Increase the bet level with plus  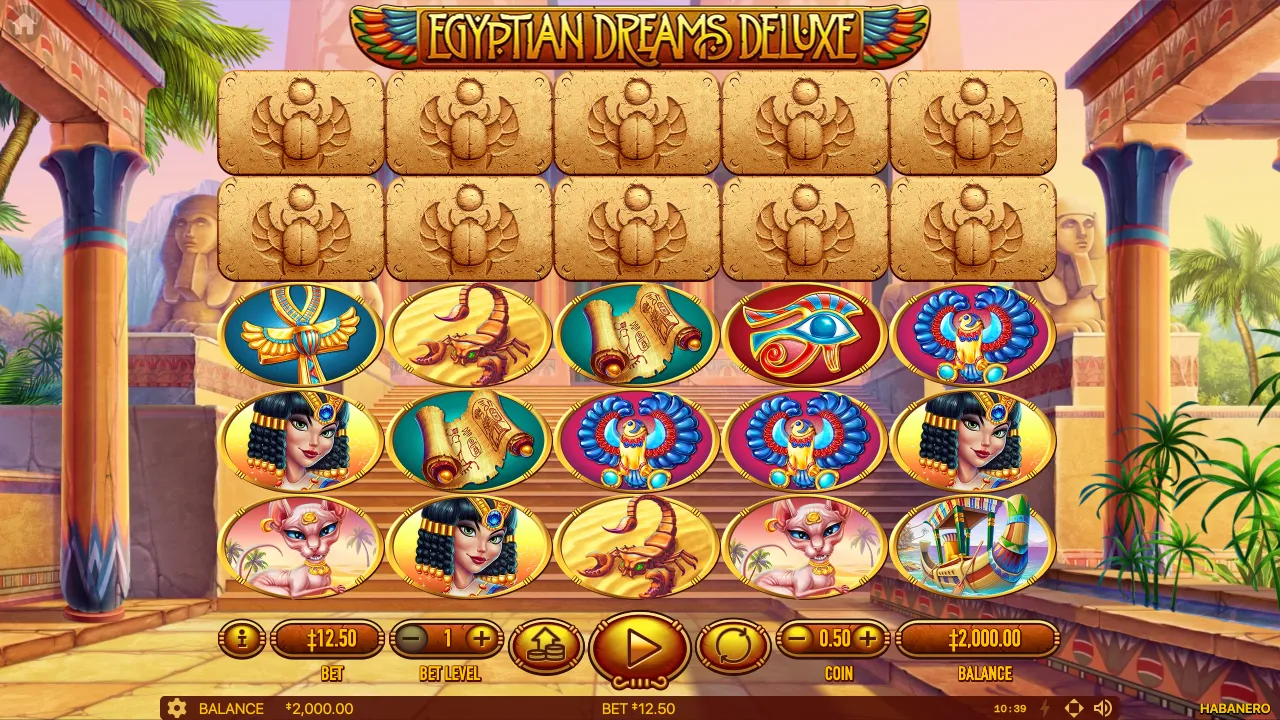pos(480,636)
